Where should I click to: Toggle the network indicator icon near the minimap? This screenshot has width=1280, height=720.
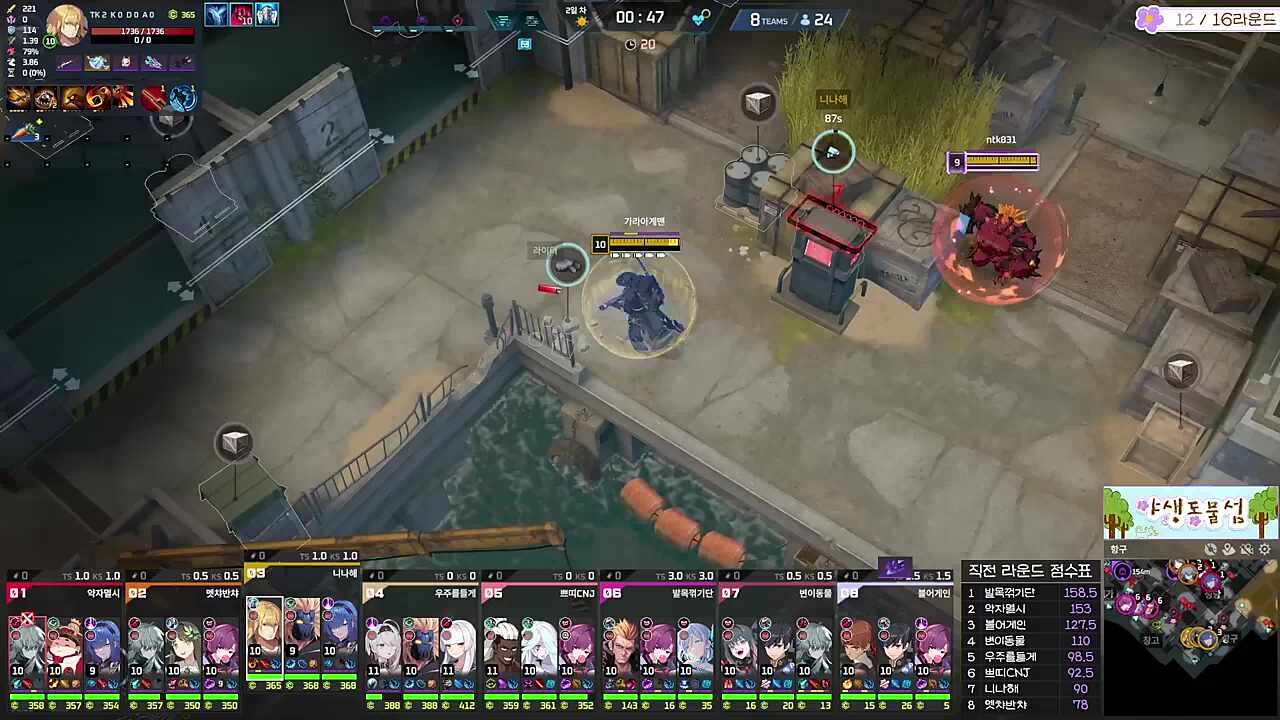pyautogui.click(x=1247, y=549)
